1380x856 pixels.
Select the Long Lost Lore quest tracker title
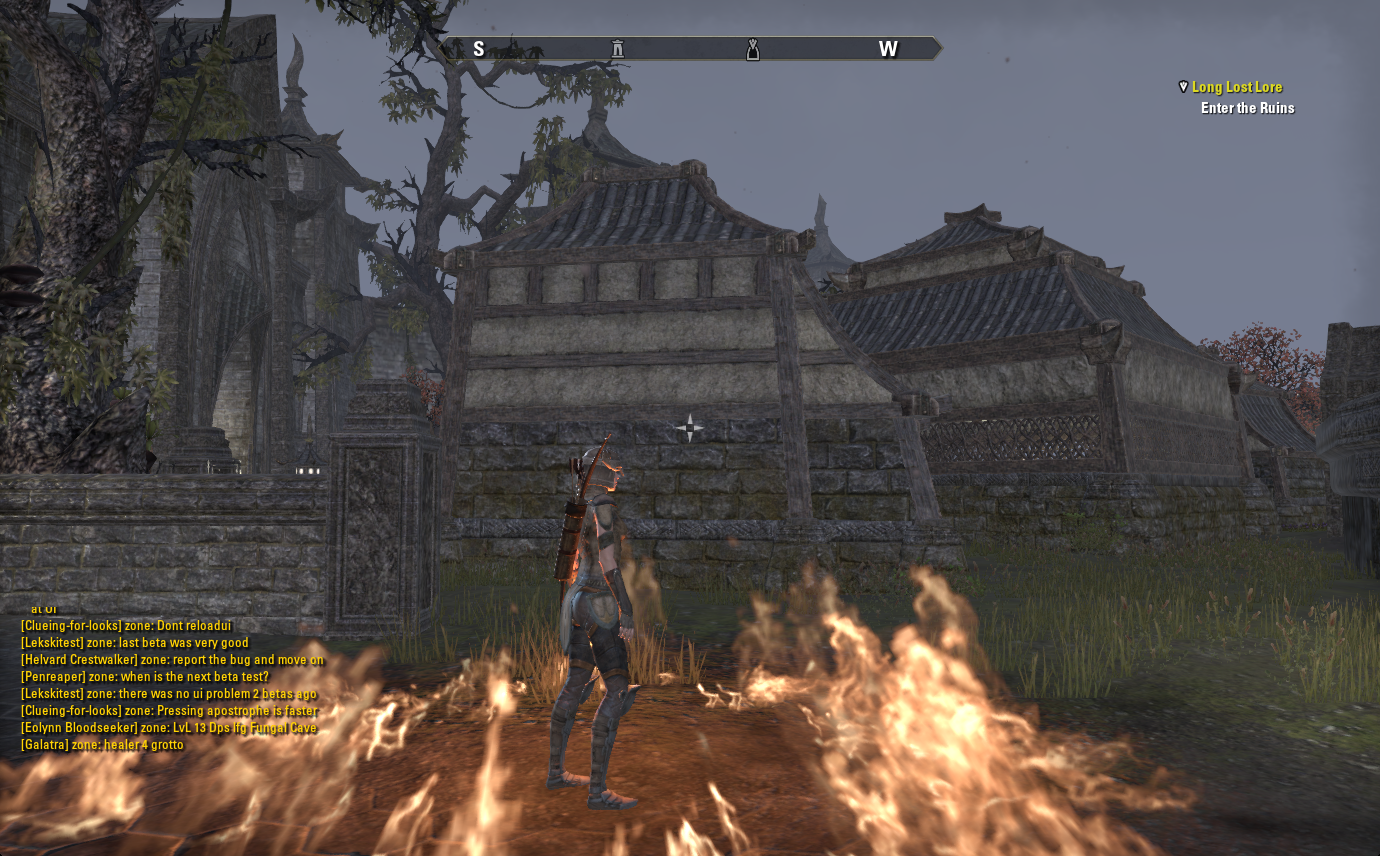(1236, 87)
